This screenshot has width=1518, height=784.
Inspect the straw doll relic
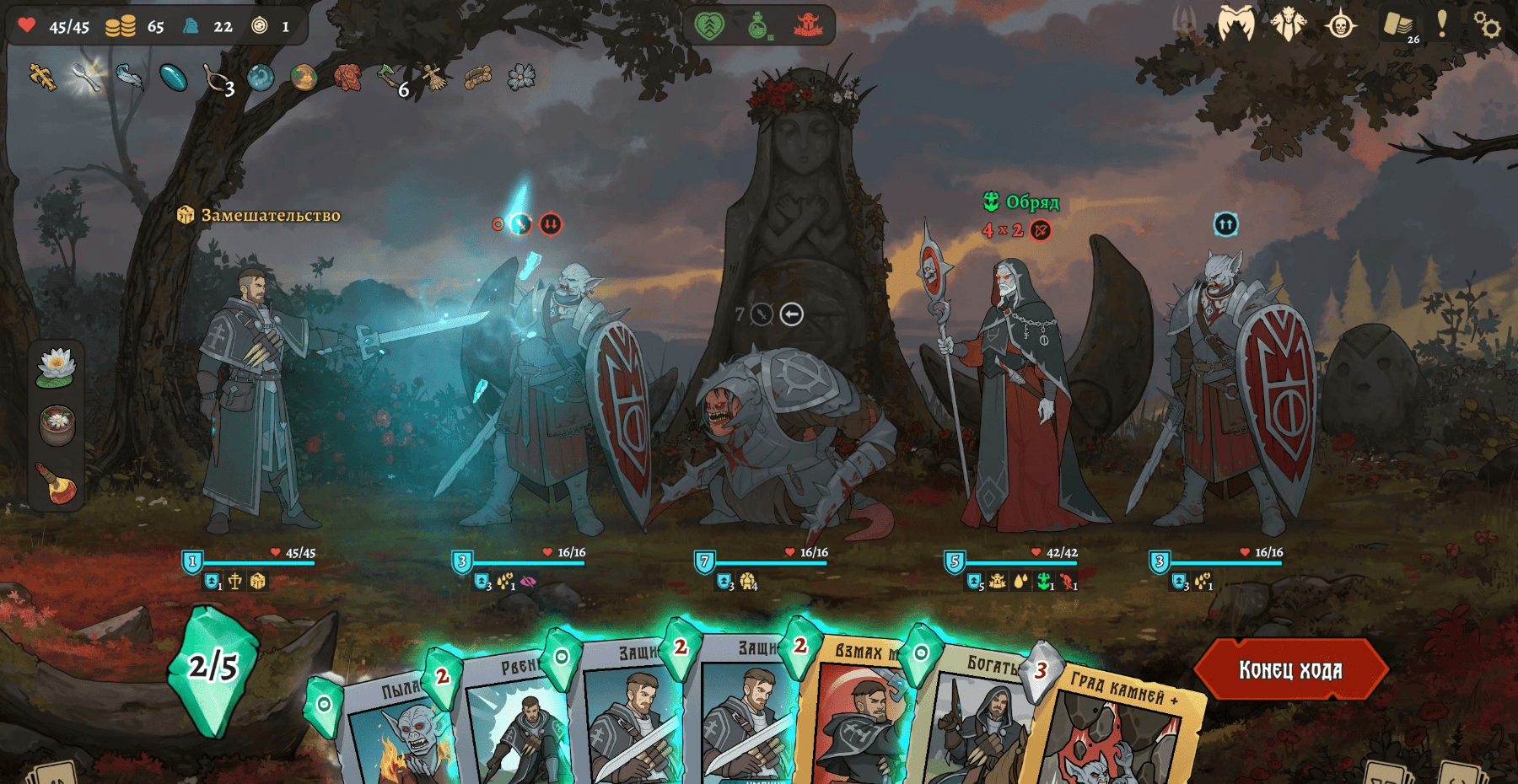pyautogui.click(x=435, y=78)
